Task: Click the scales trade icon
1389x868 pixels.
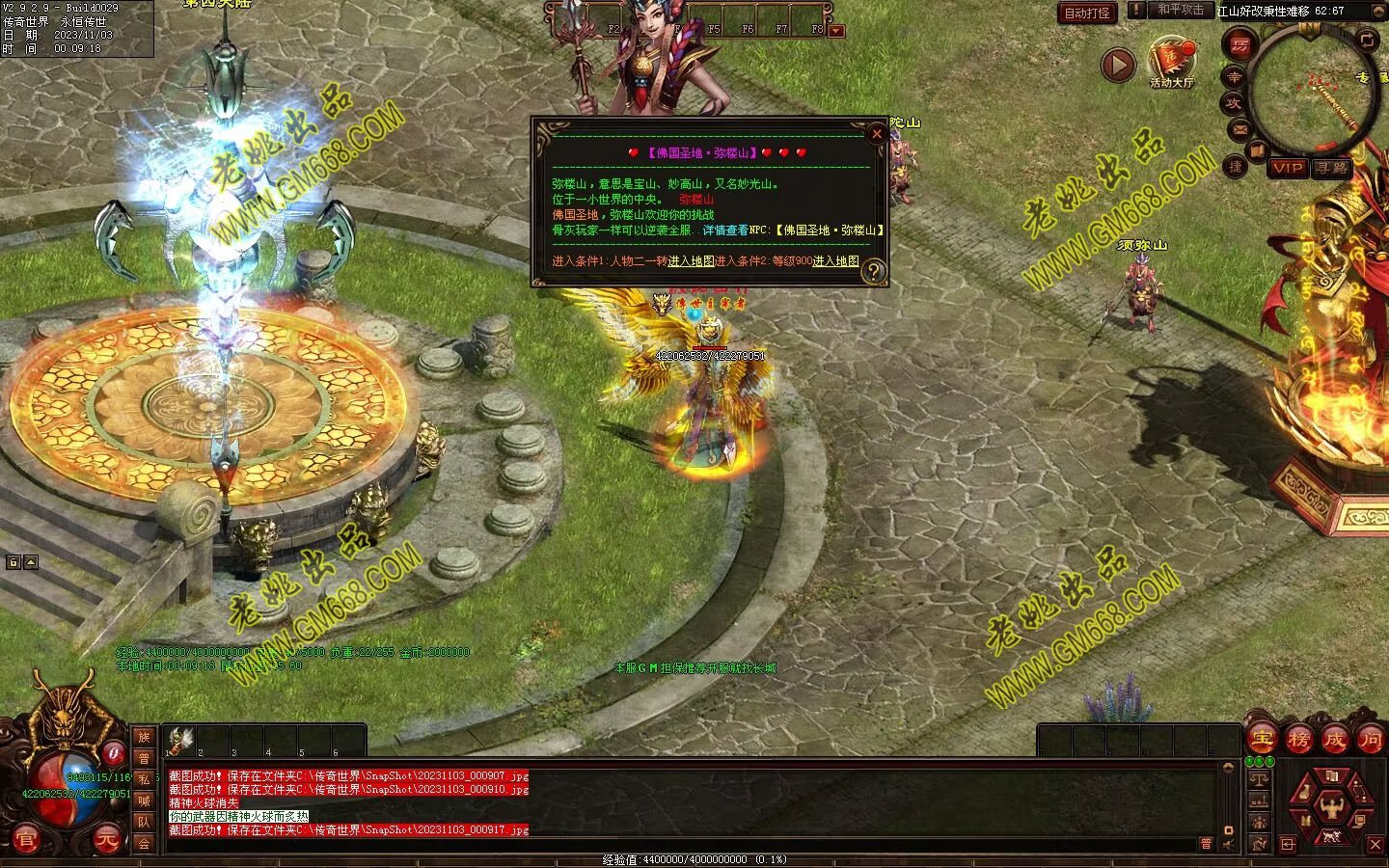Action: tap(1258, 778)
